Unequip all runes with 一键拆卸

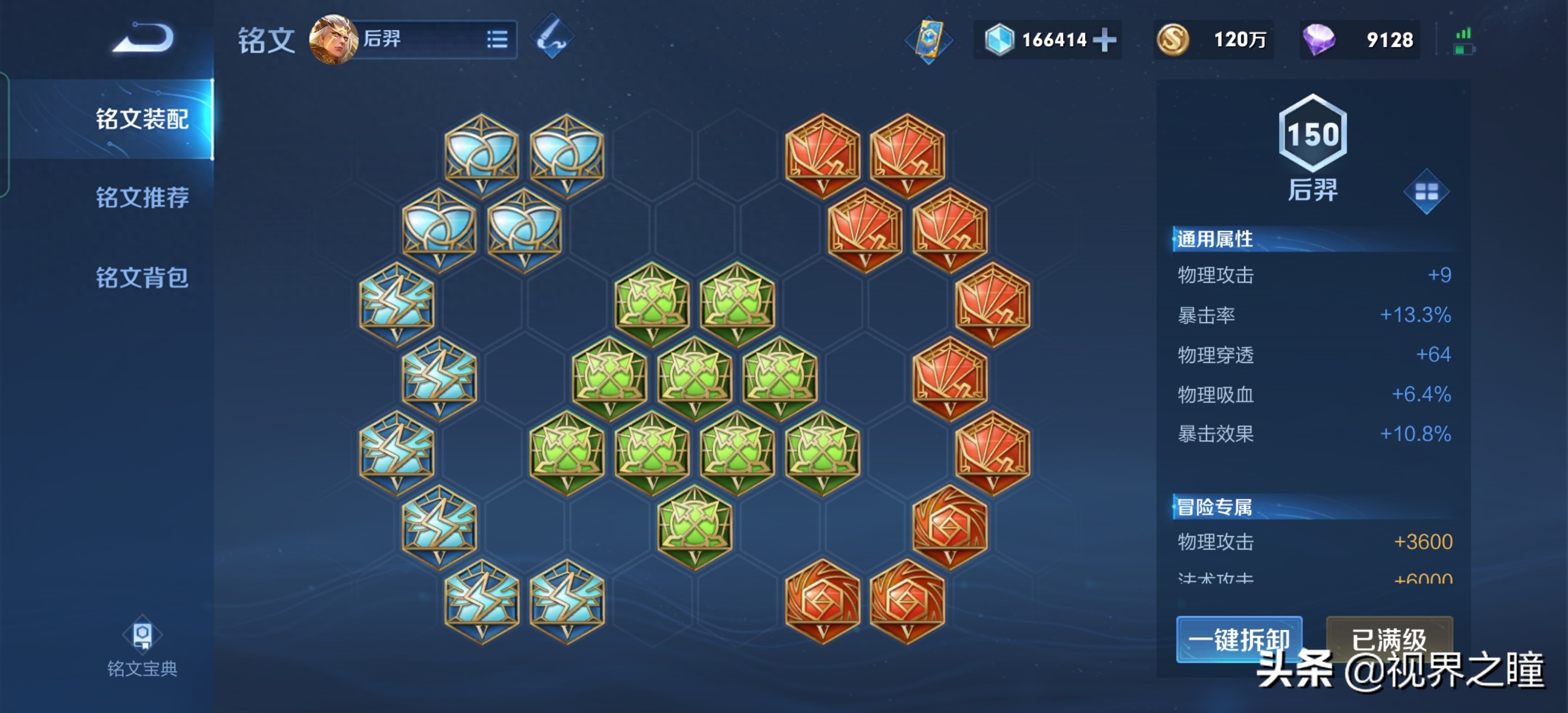[1239, 639]
